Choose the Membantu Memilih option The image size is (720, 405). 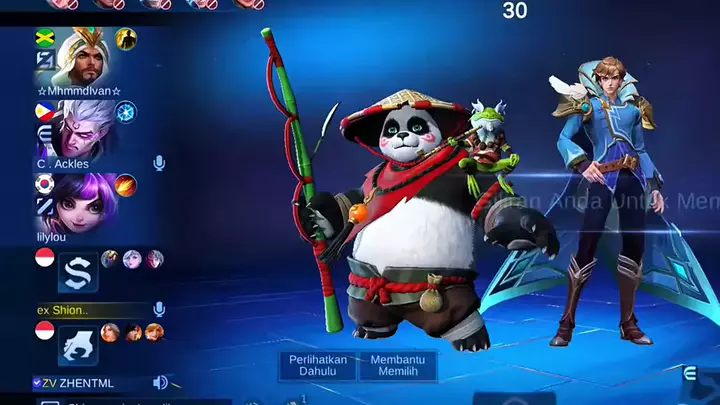398,365
